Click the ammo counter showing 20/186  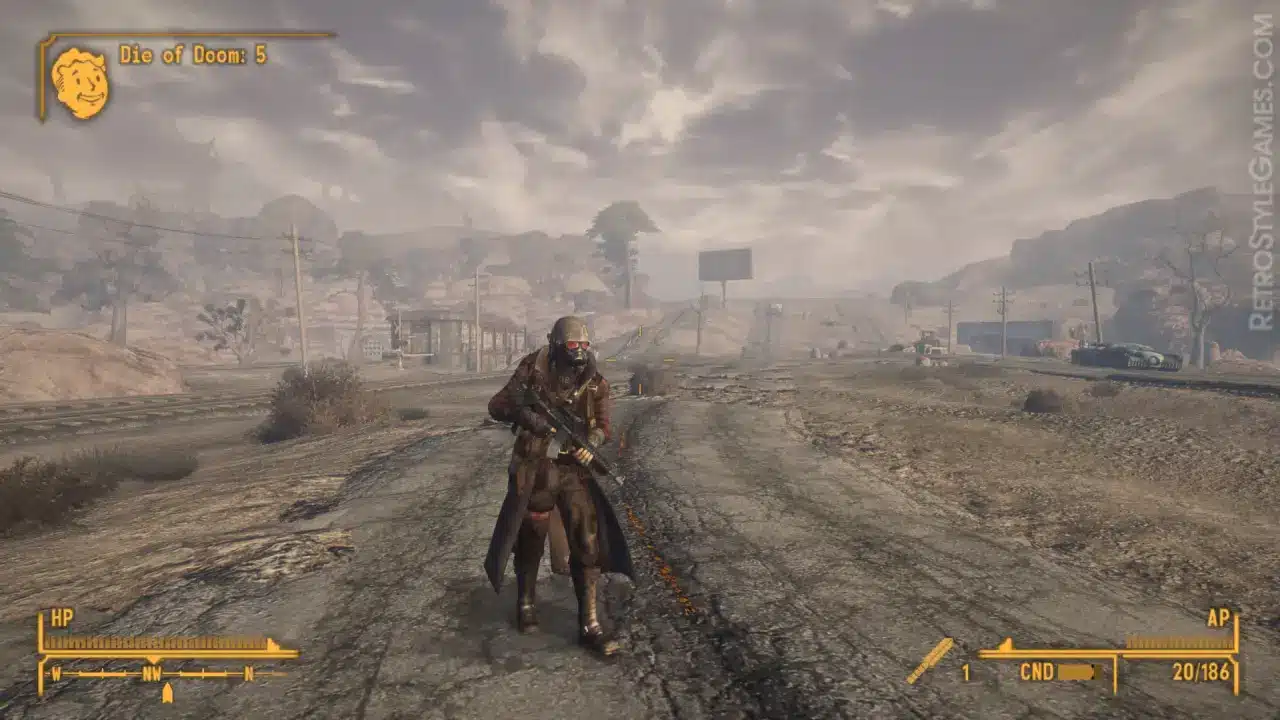[1201, 672]
